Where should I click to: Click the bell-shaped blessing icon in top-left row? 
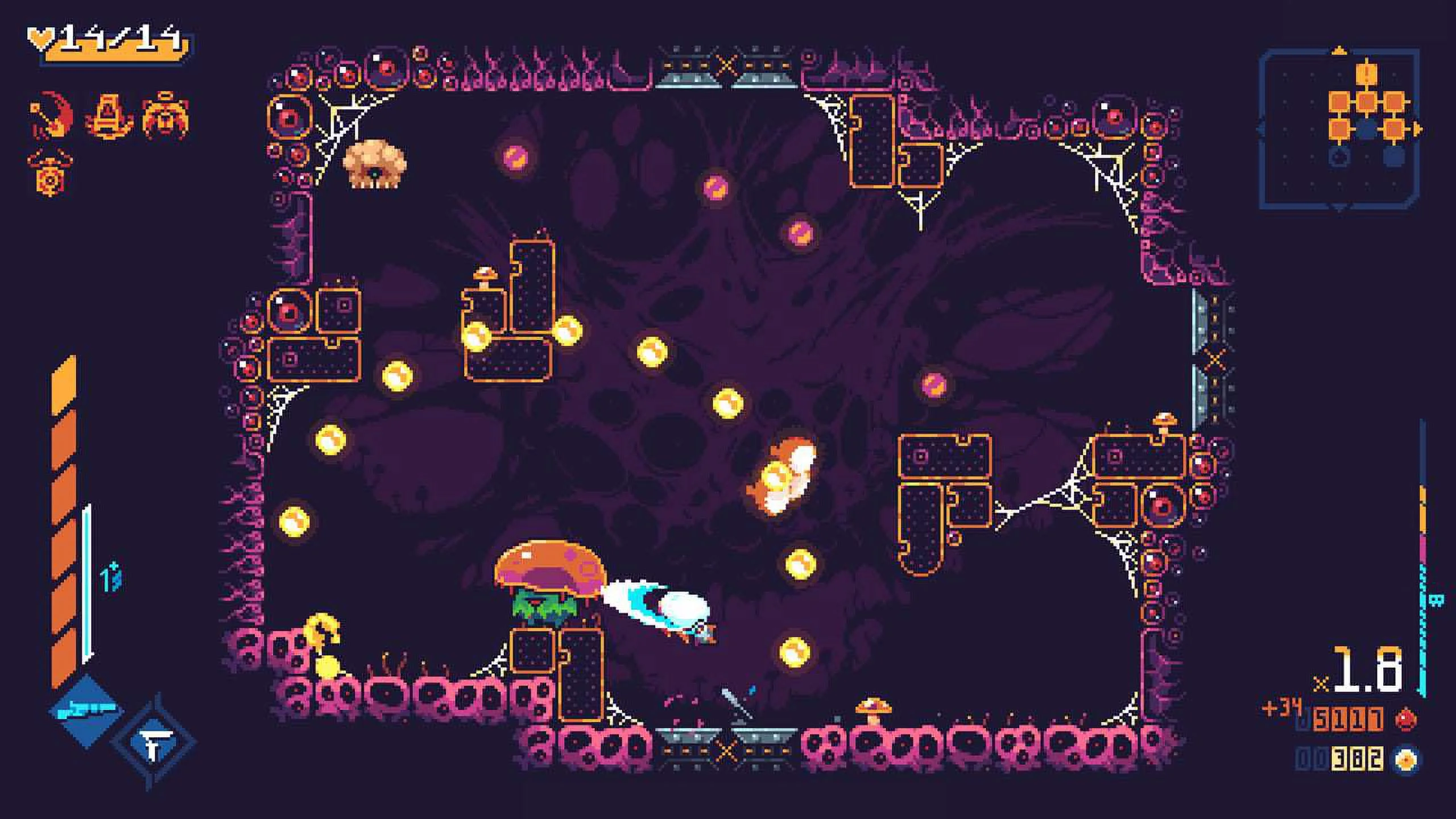(x=166, y=116)
